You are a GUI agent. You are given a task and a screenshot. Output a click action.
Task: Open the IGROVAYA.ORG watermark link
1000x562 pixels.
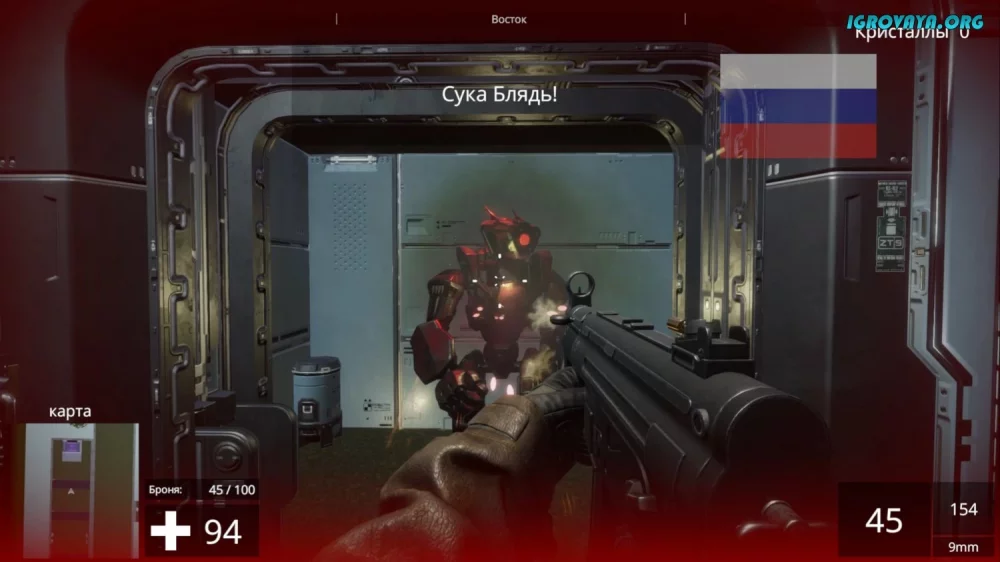[x=914, y=21]
